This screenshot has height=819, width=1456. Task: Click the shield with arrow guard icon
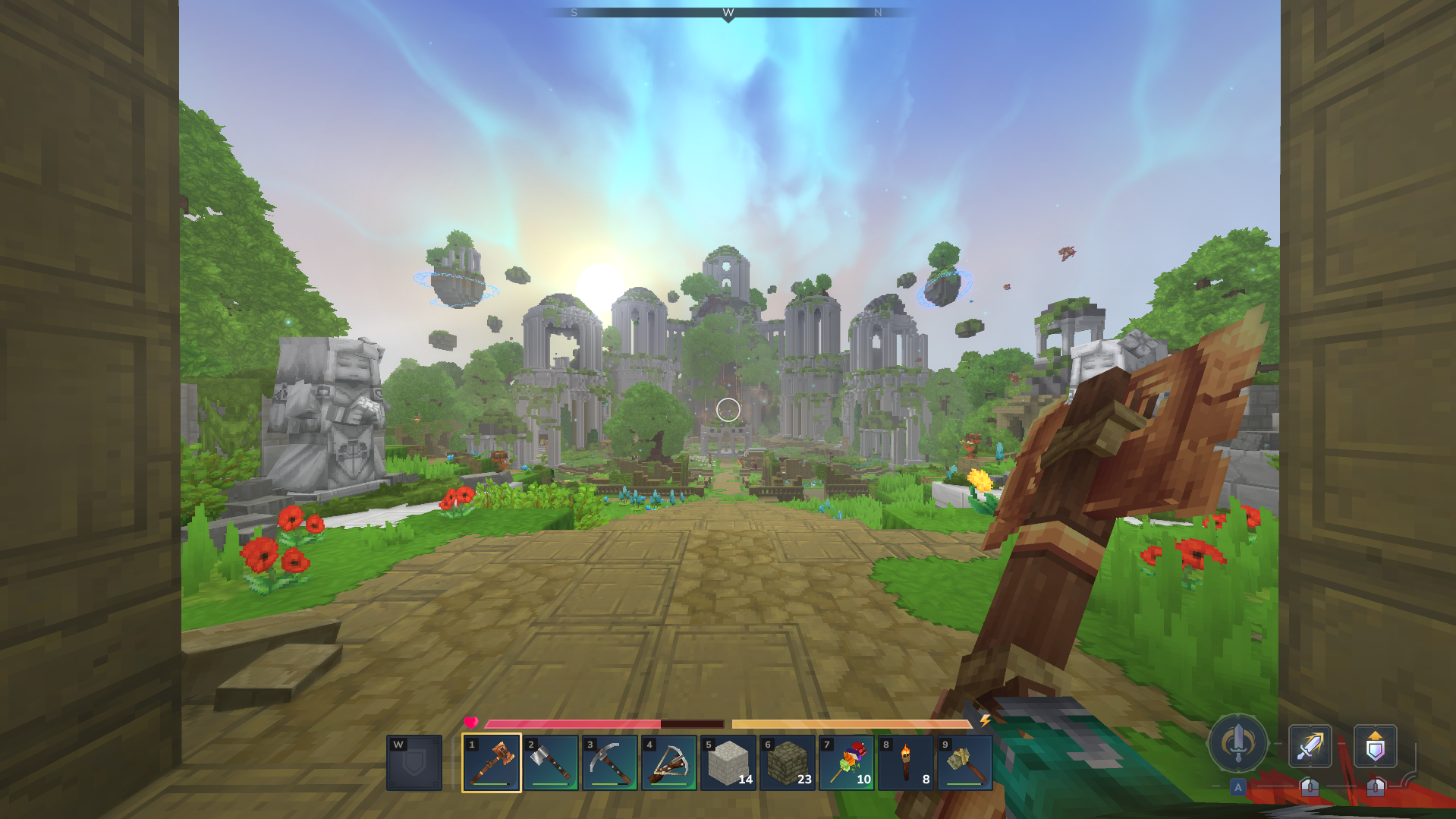point(1375,746)
